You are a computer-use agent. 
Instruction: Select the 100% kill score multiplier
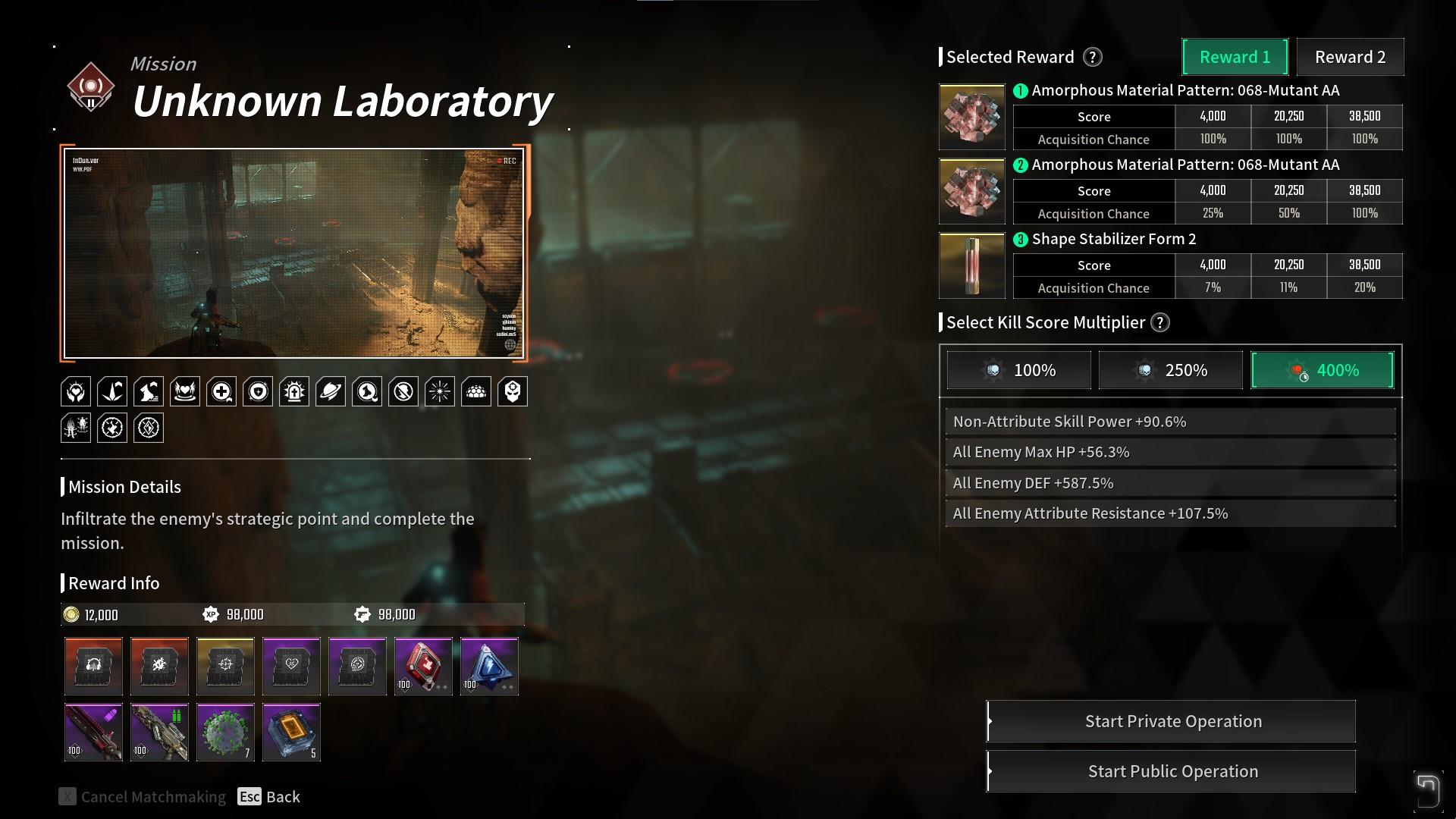(1018, 370)
